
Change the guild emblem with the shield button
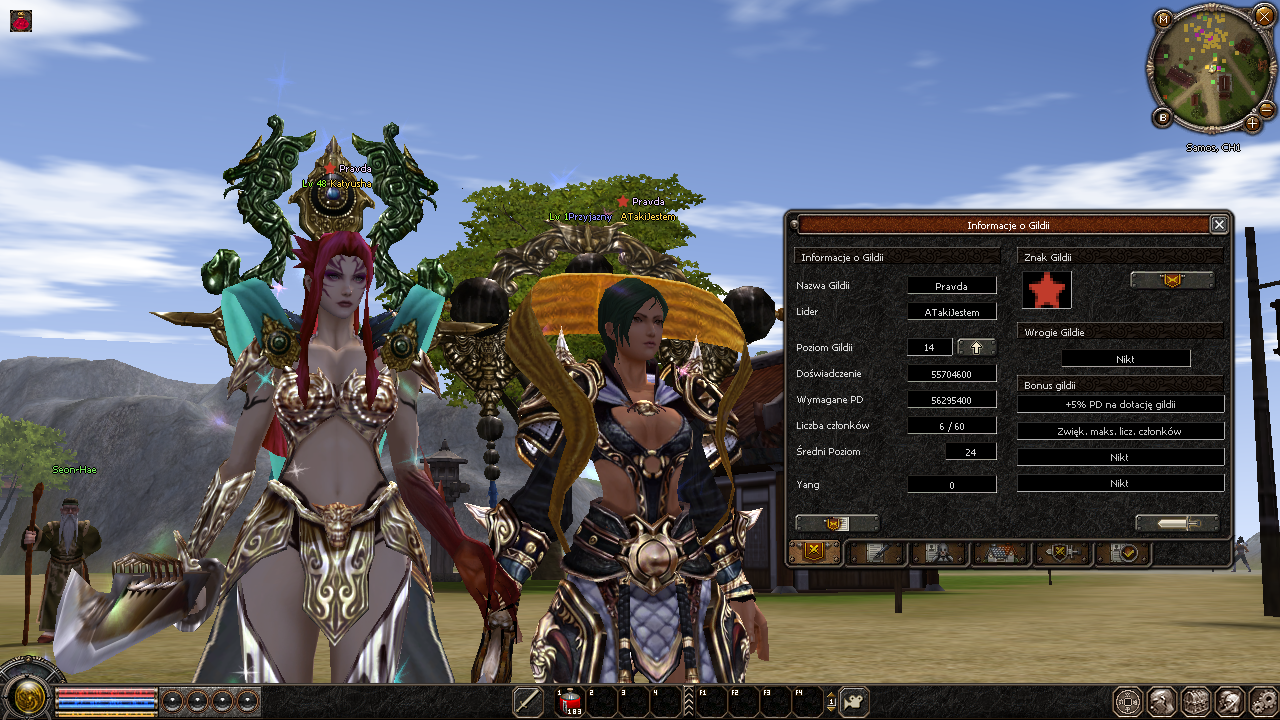click(x=1172, y=280)
